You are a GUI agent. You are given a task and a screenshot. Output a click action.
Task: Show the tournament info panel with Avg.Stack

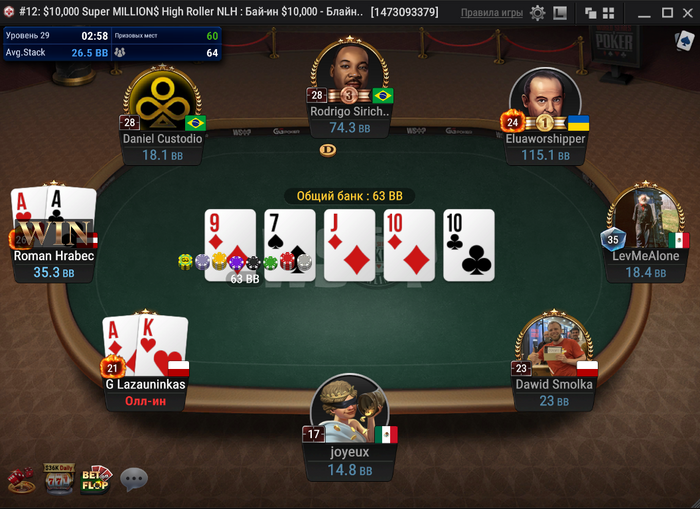pyautogui.click(x=110, y=44)
